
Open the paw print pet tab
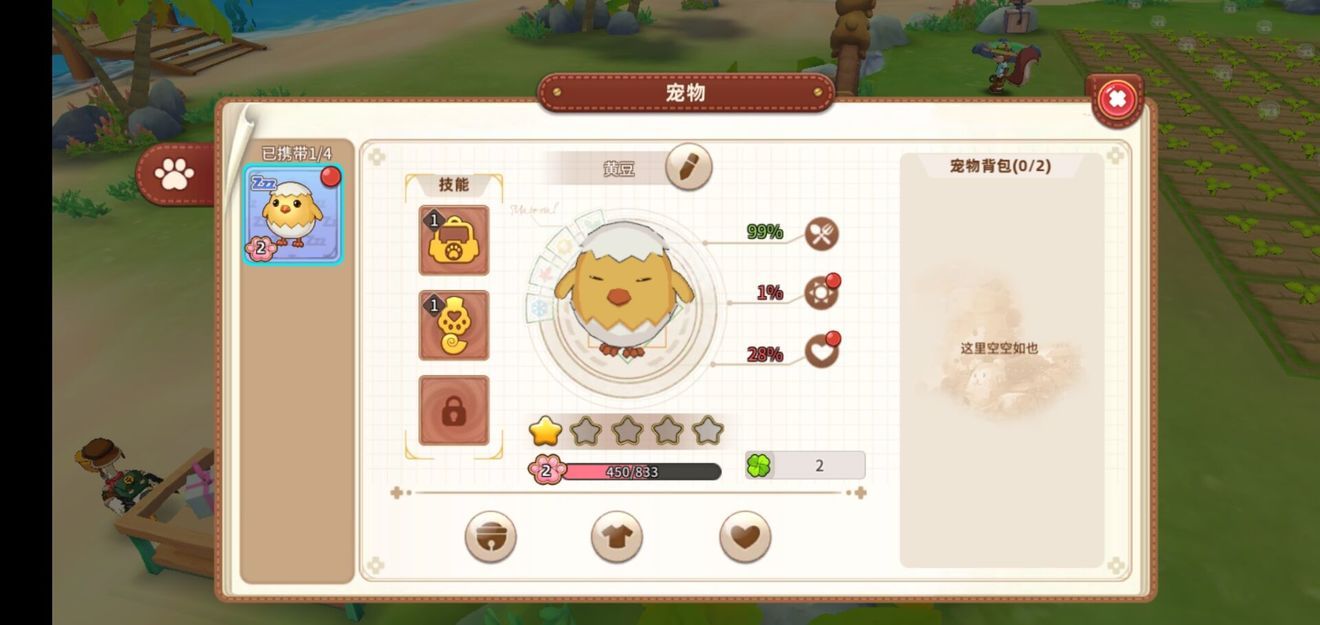click(x=175, y=175)
